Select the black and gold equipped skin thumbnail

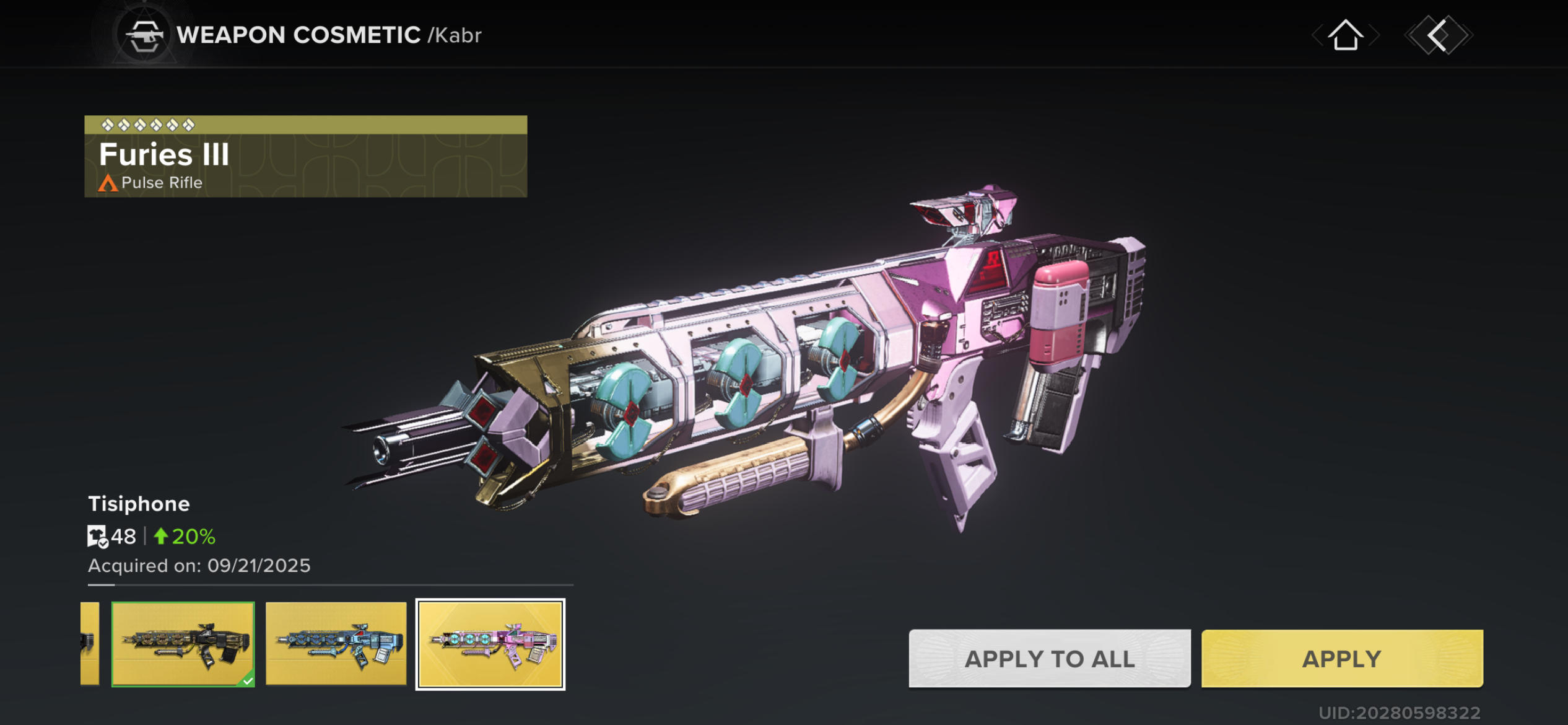click(x=183, y=644)
